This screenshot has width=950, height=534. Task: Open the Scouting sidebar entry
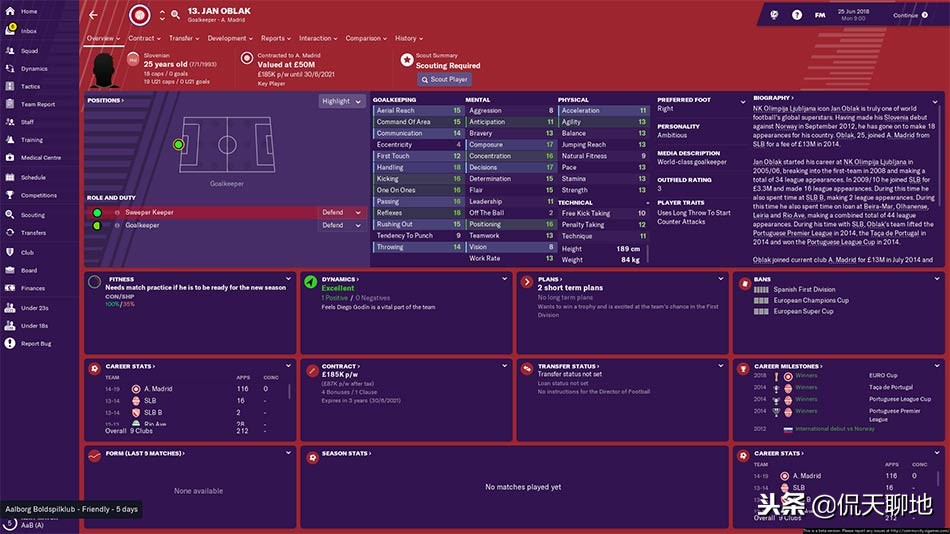pos(32,215)
